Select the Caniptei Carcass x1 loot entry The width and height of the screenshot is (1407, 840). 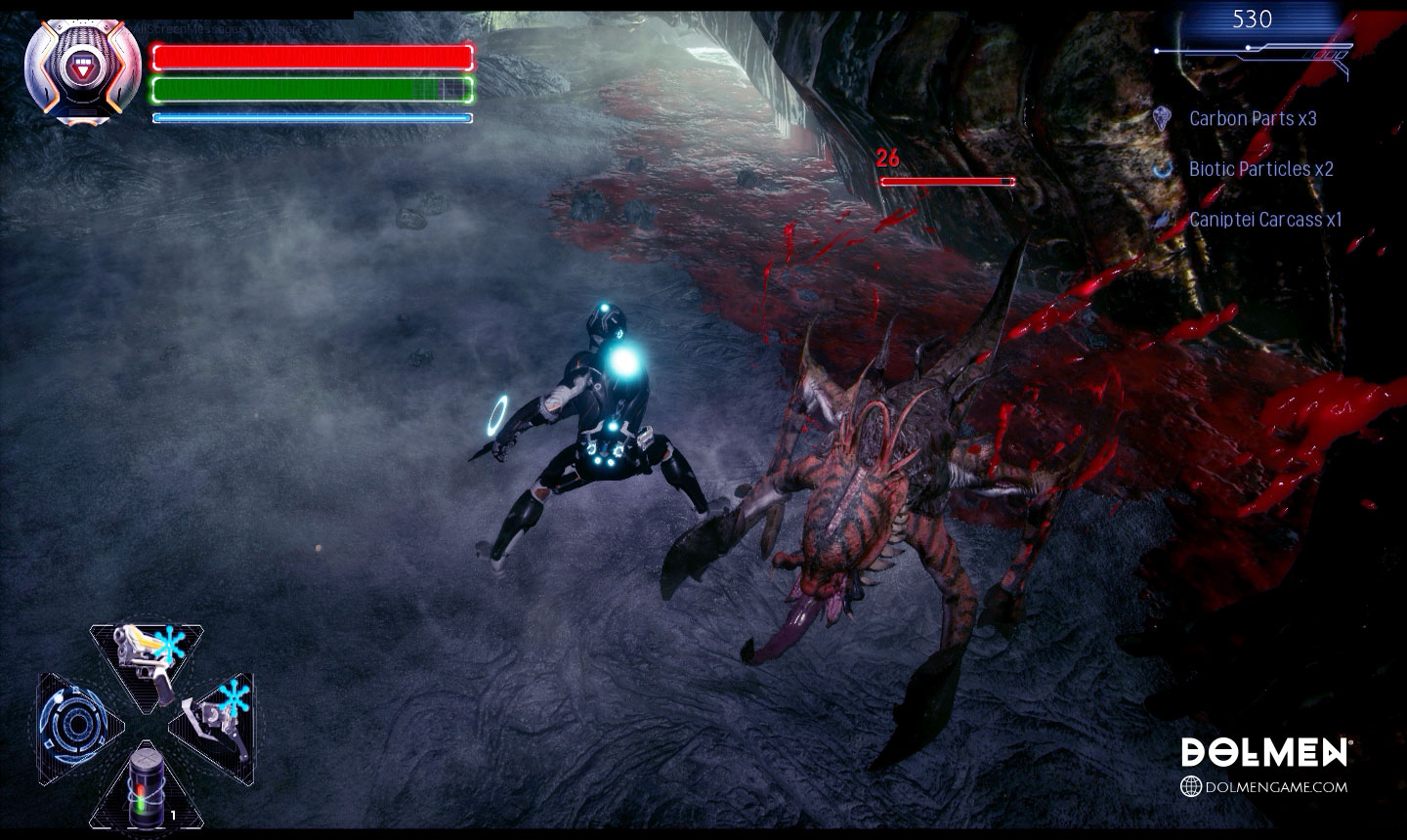point(1264,220)
